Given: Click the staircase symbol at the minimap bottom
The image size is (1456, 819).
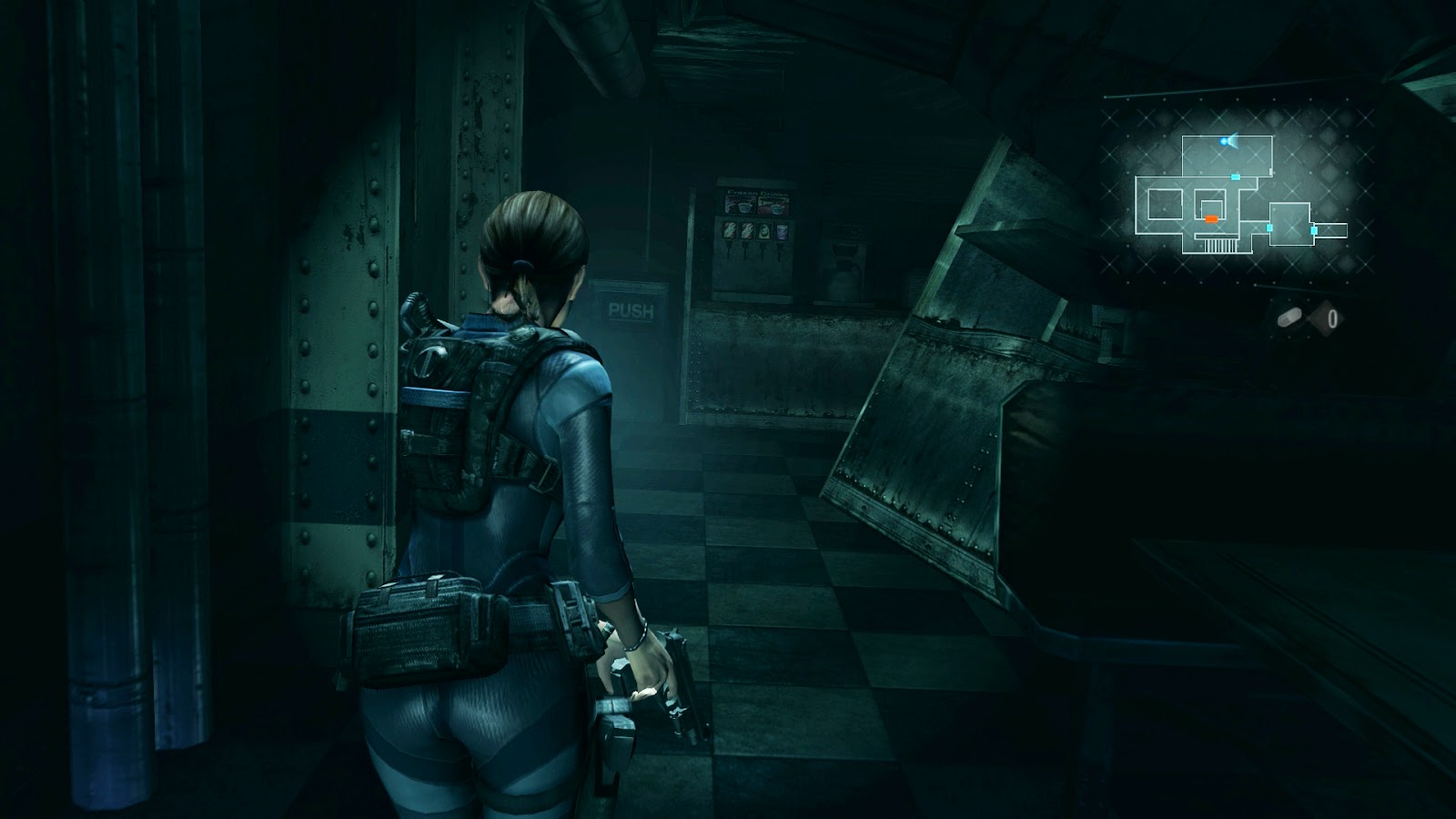Looking at the screenshot, I should tap(1218, 245).
